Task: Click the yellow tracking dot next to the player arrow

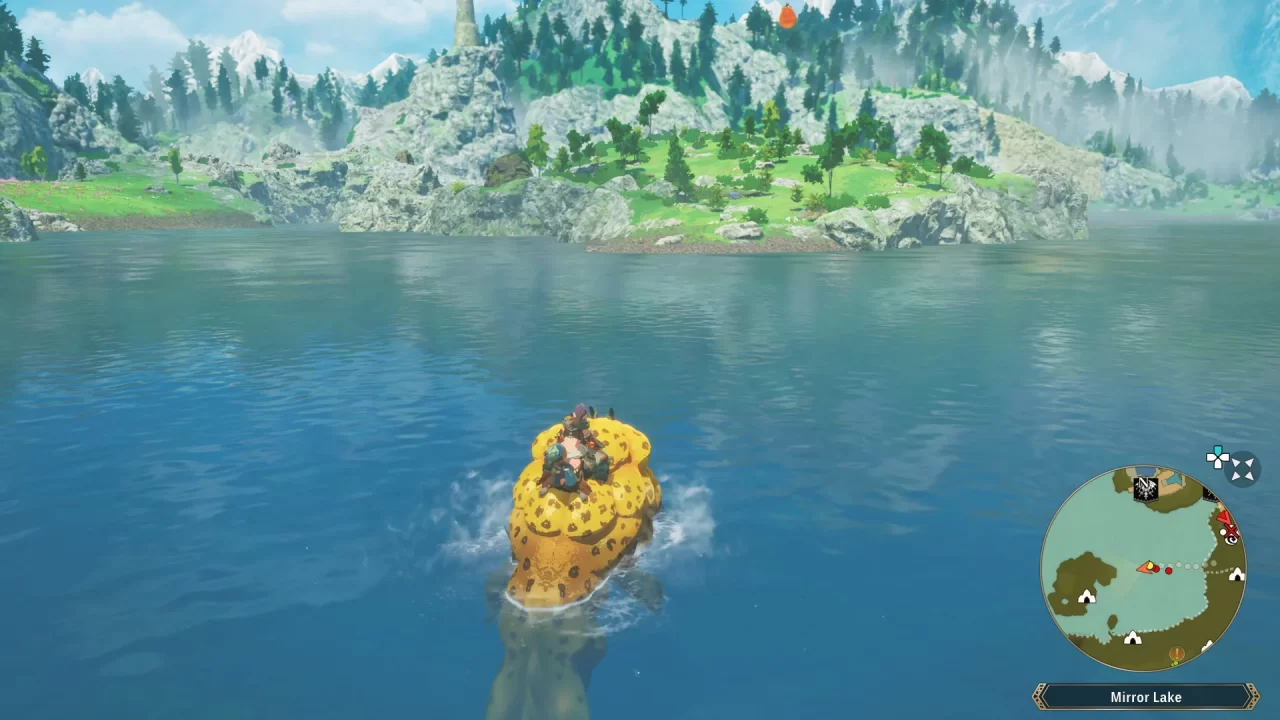Action: (x=1150, y=565)
